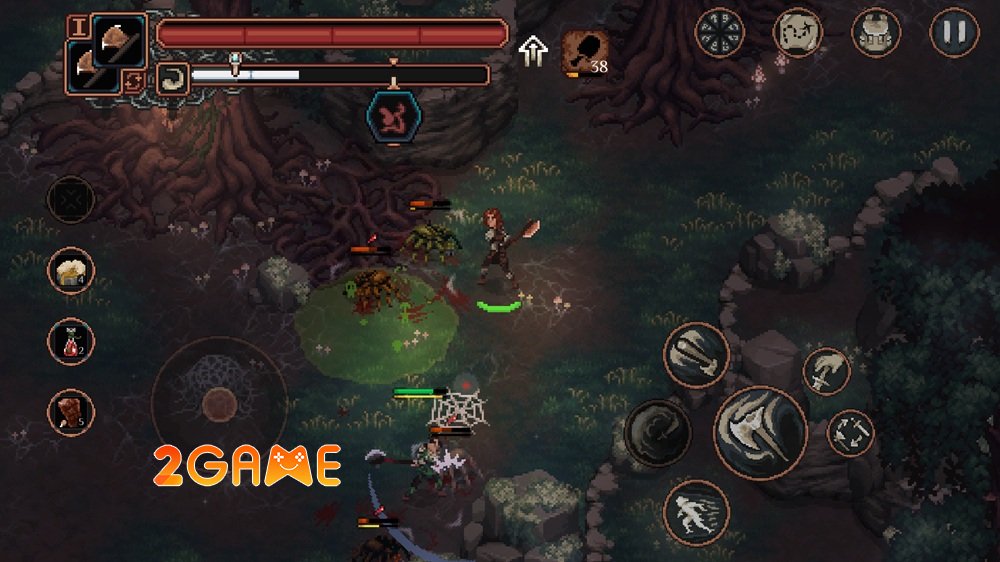This screenshot has width=1000, height=562.
Task: Open the backpack inventory
Action: pos(876,33)
